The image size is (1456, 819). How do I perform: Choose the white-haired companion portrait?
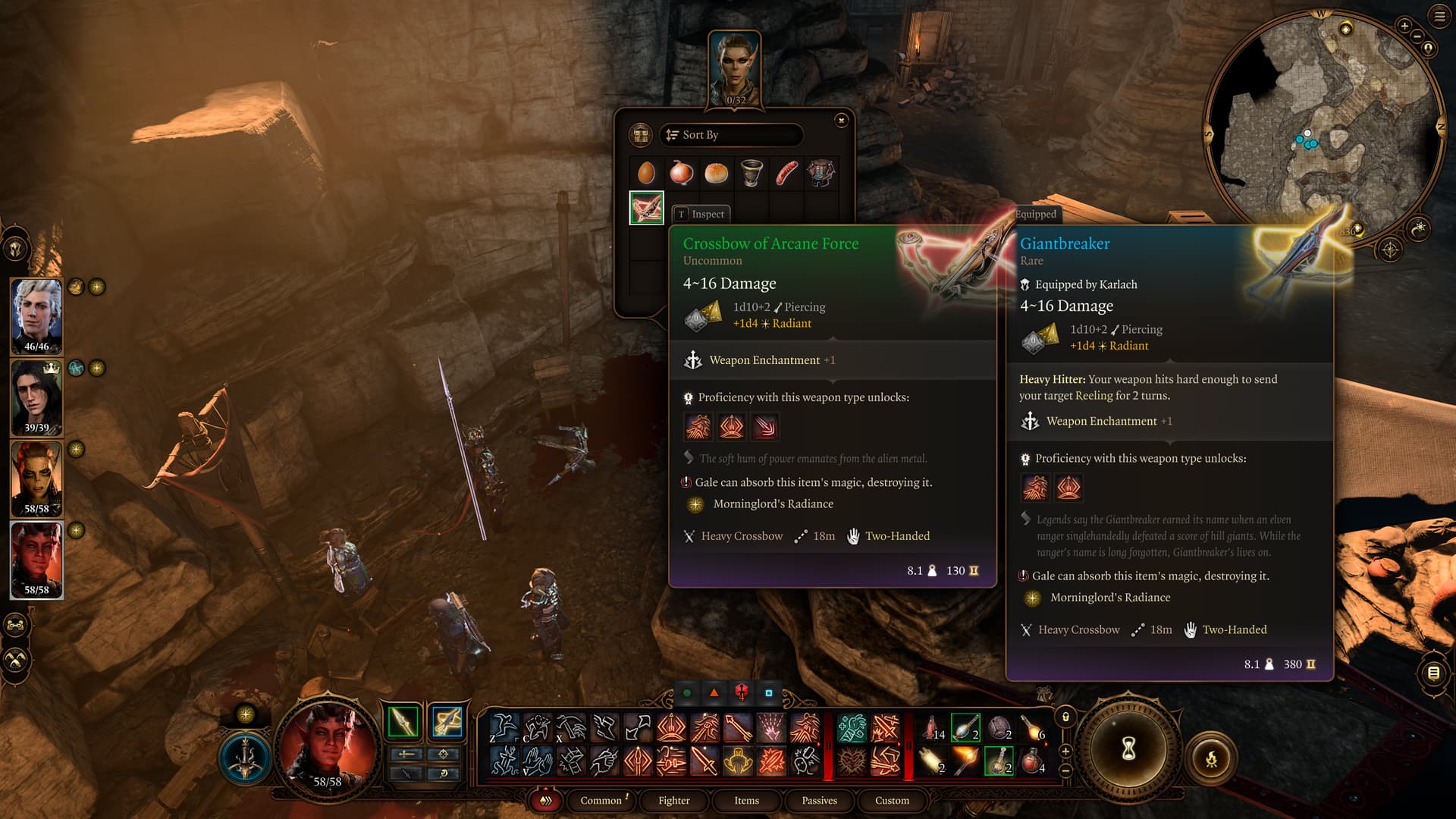point(36,316)
